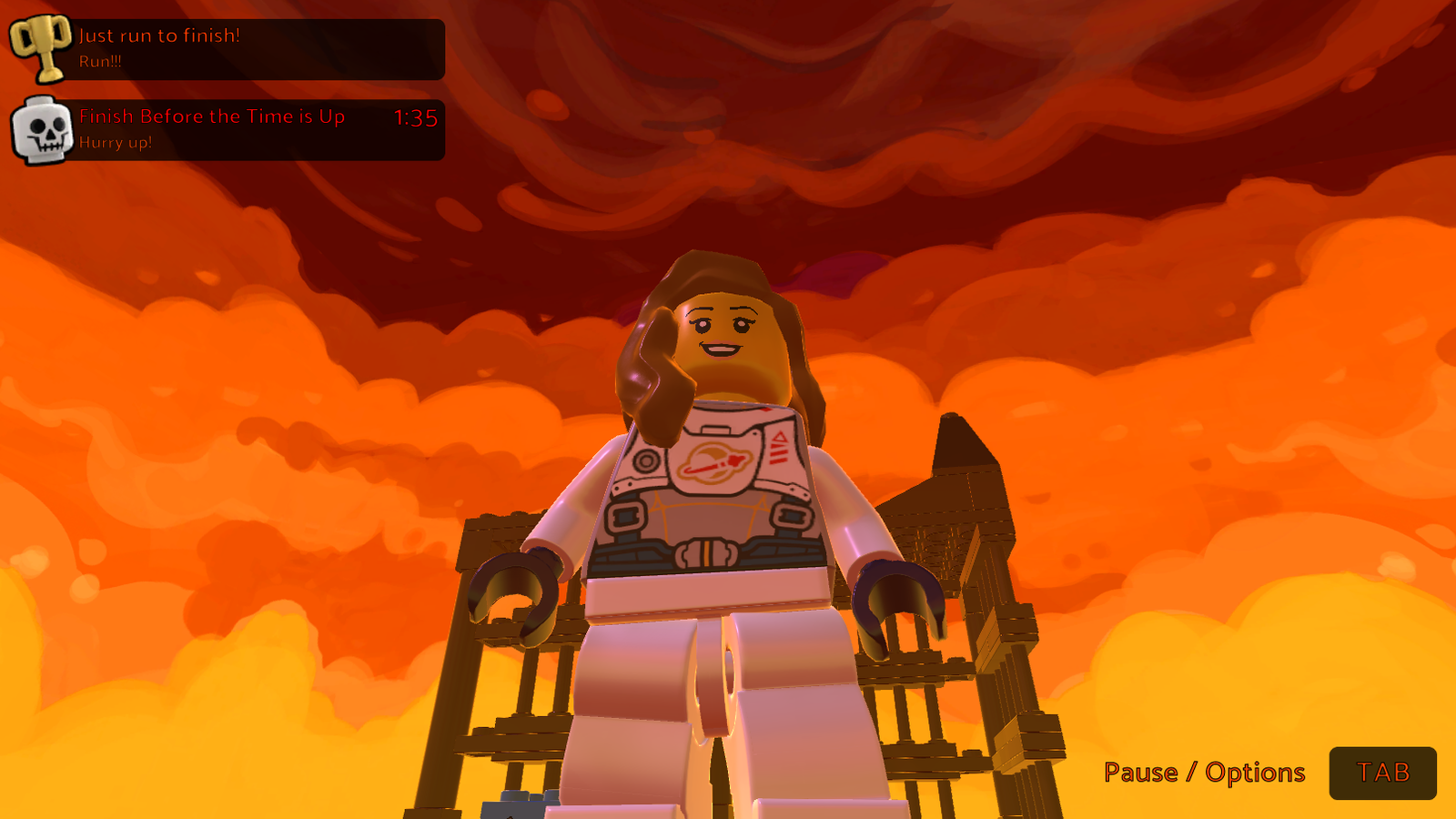Image resolution: width=1456 pixels, height=819 pixels.
Task: Click the 'Hurry up!' hint text
Action: (116, 142)
